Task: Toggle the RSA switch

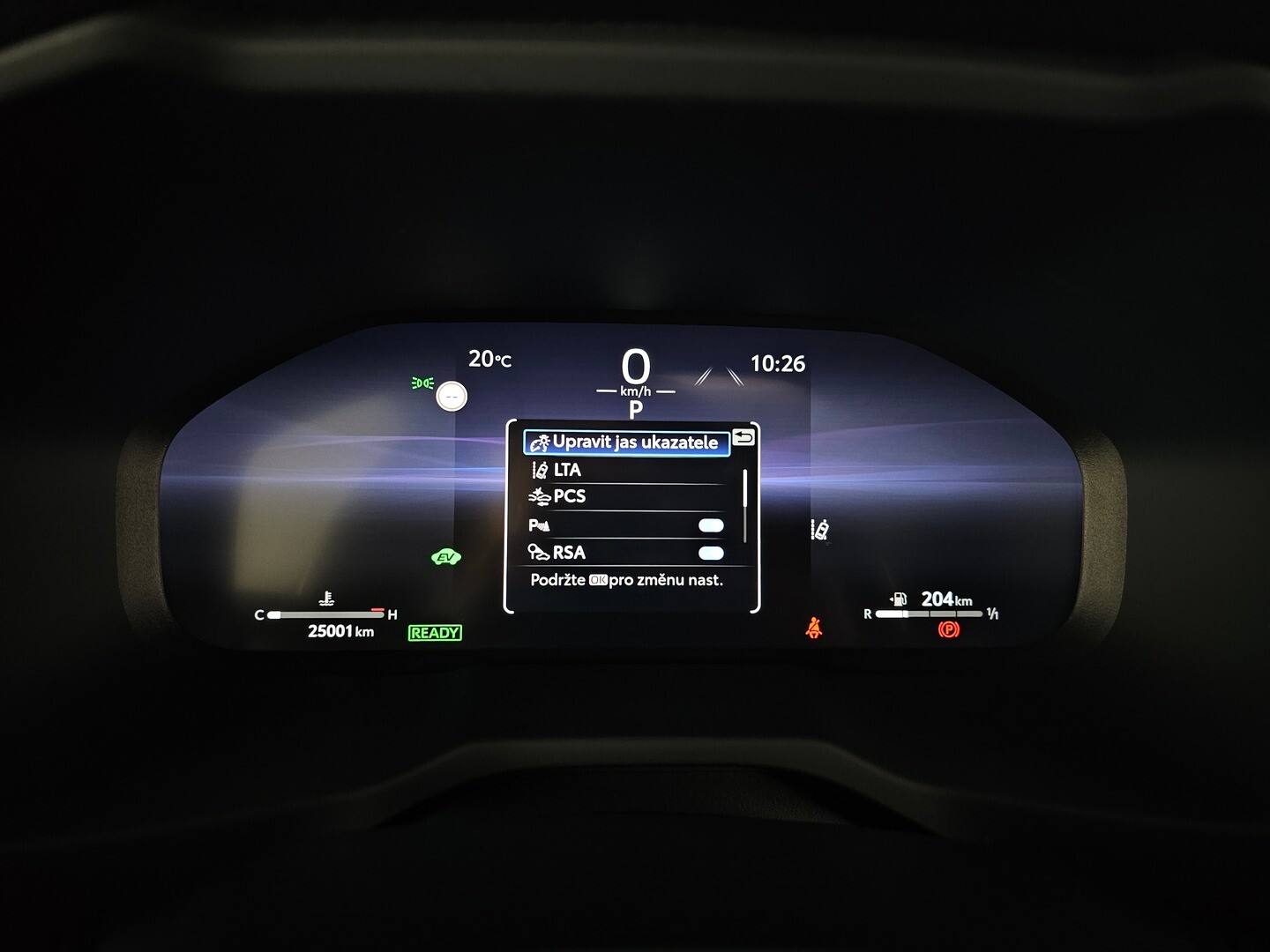Action: (710, 553)
